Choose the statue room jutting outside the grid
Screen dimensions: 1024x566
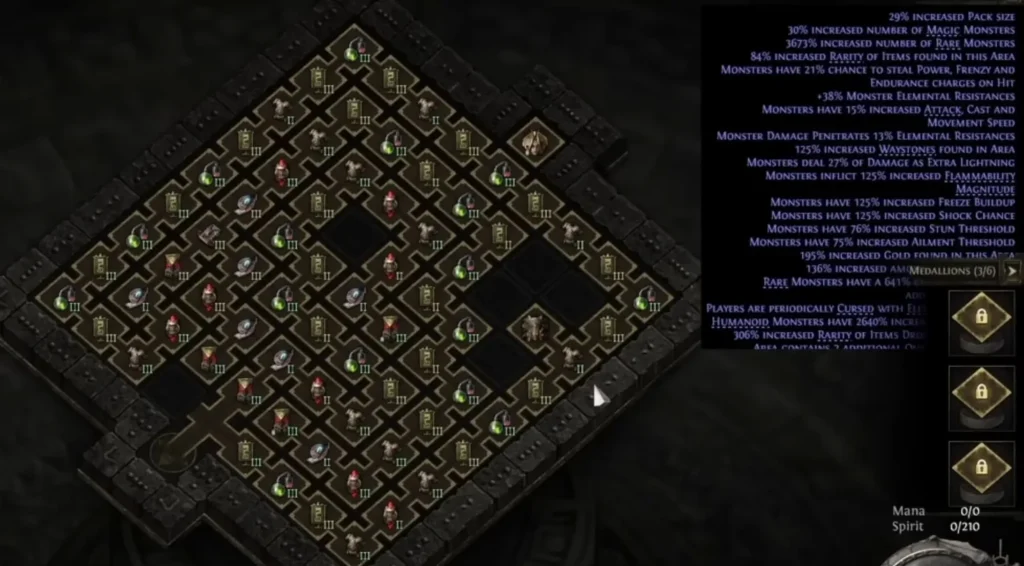[x=532, y=141]
